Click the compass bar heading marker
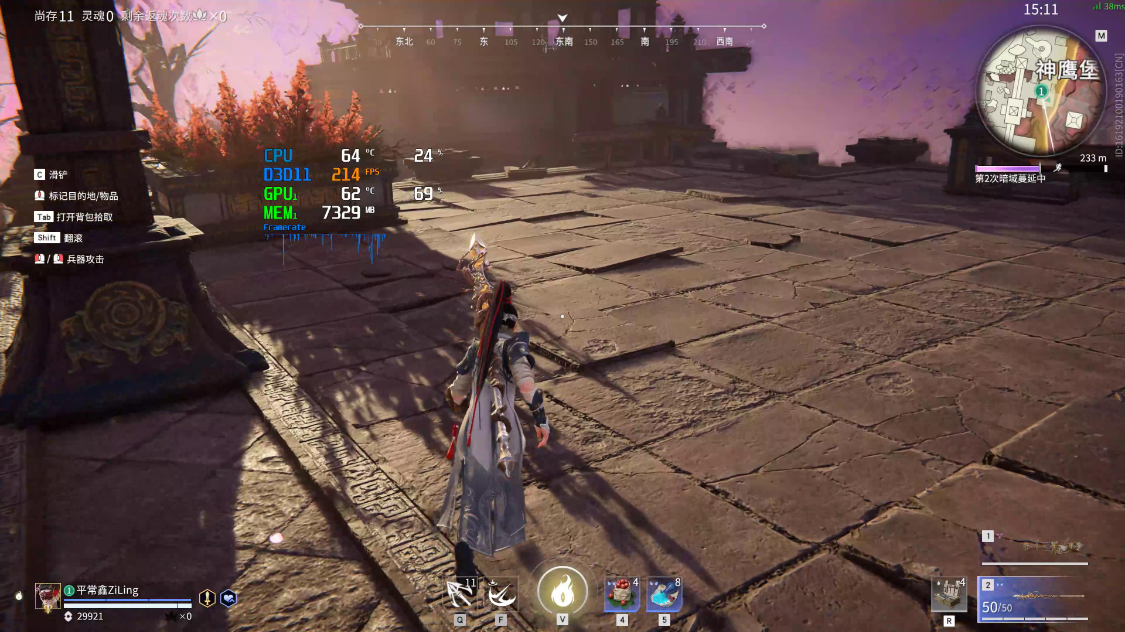Image resolution: width=1125 pixels, height=632 pixels. (562, 19)
